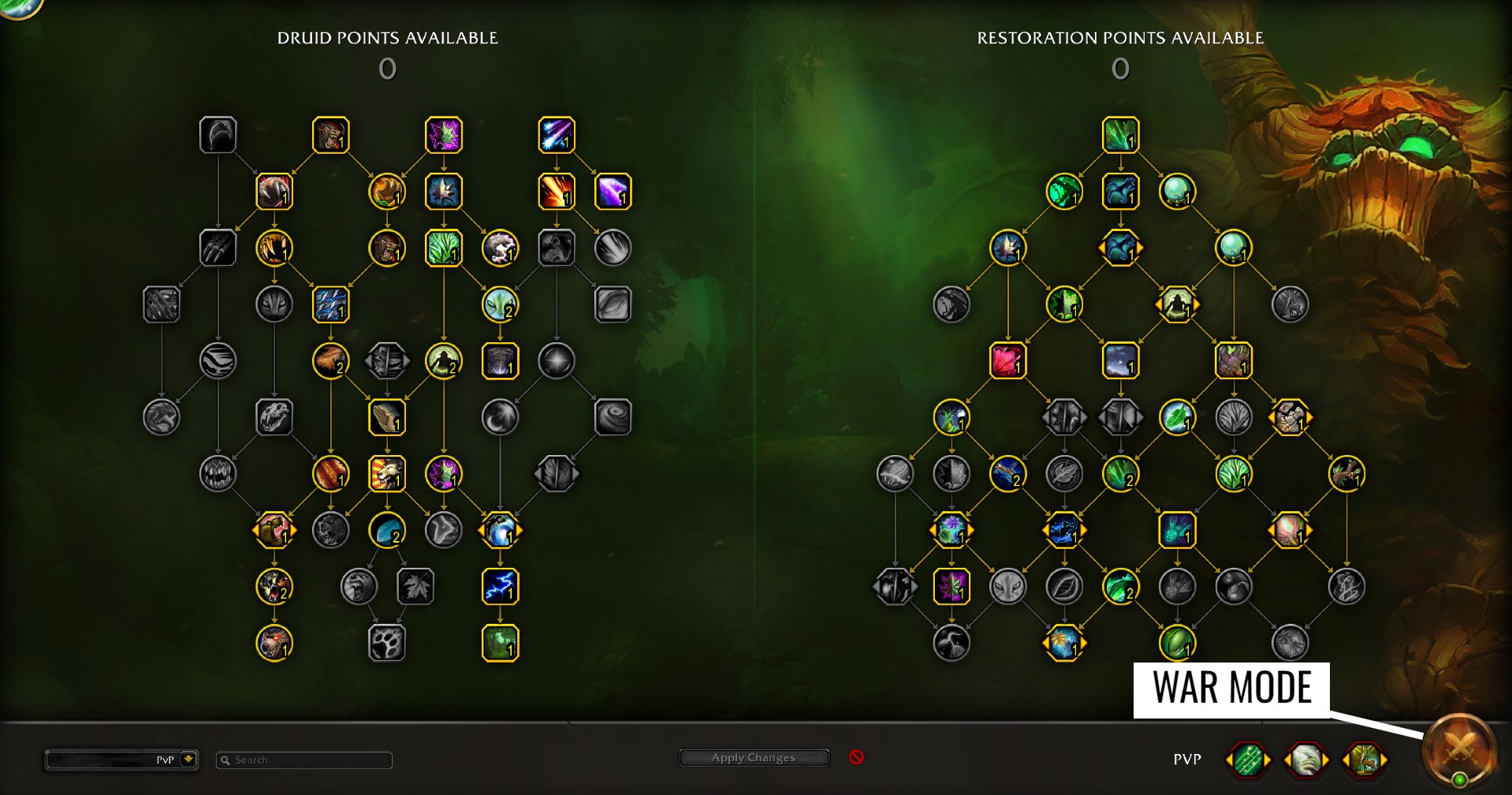1512x795 pixels.
Task: Click the purple crystal talent node
Action: coord(613,192)
